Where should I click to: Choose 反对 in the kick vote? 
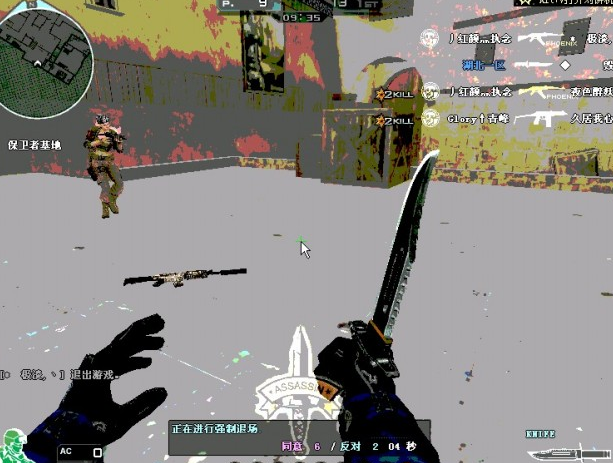(x=347, y=447)
